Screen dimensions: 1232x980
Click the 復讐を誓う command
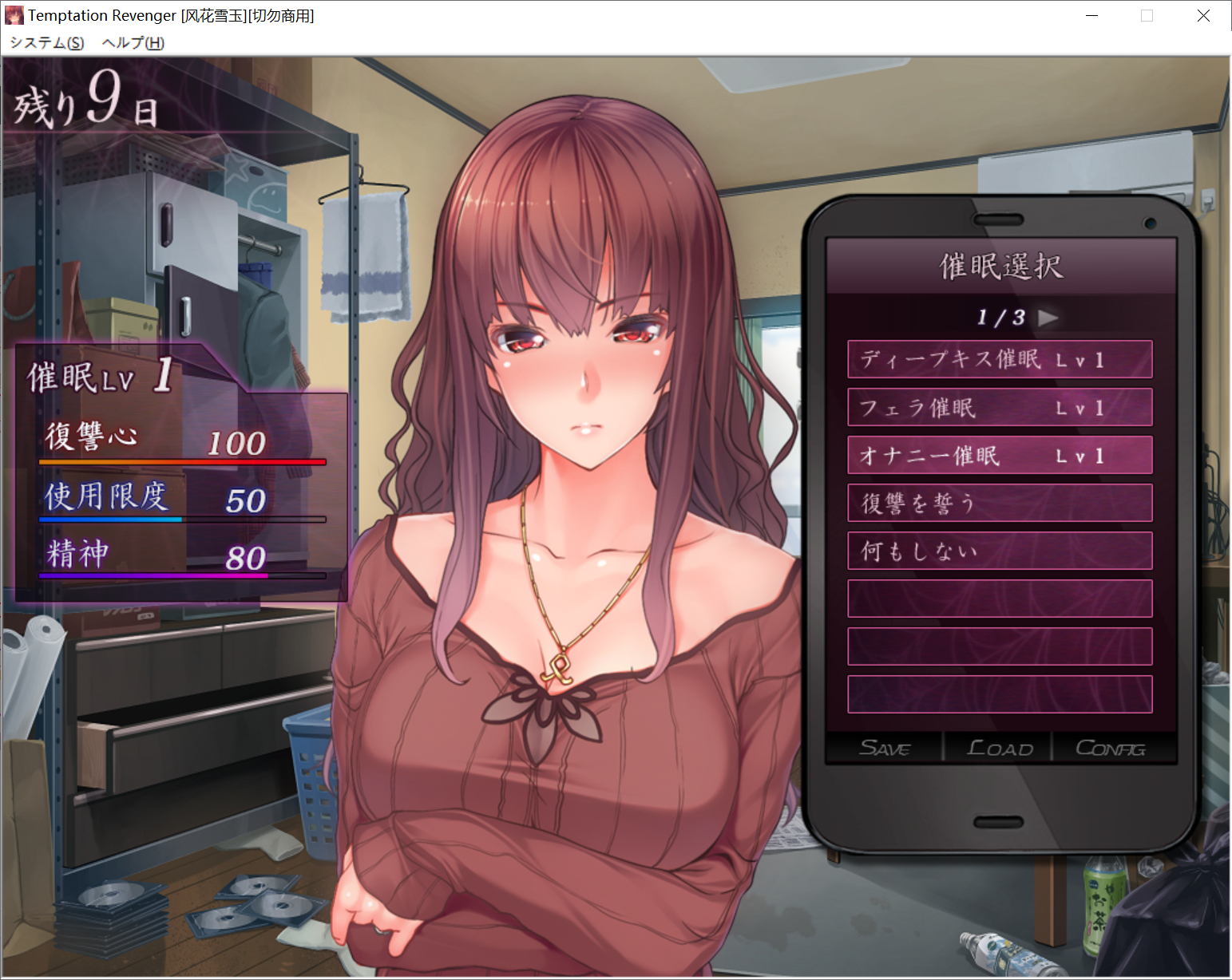pos(999,503)
